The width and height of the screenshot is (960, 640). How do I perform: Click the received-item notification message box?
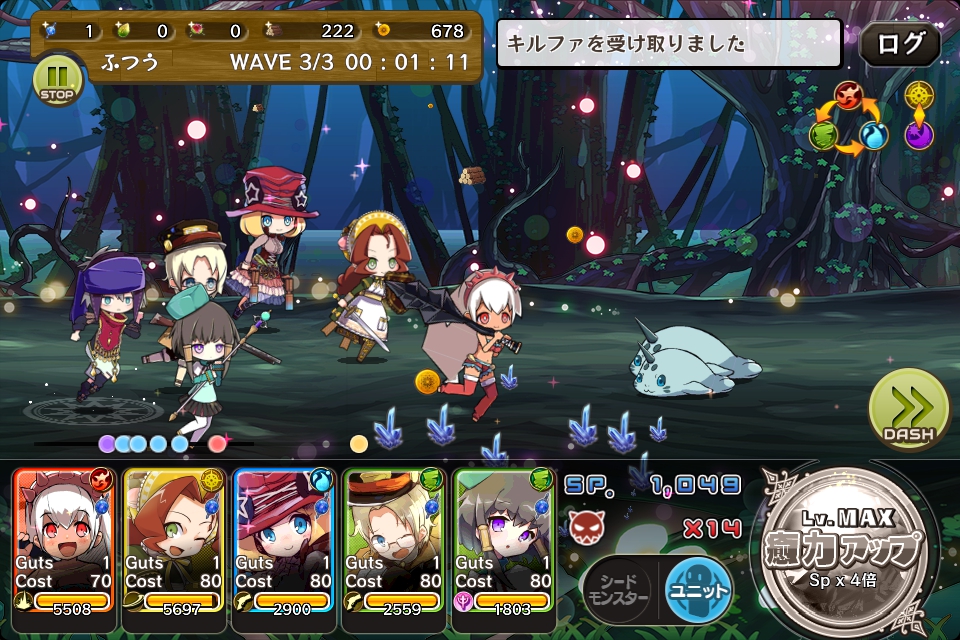[669, 44]
